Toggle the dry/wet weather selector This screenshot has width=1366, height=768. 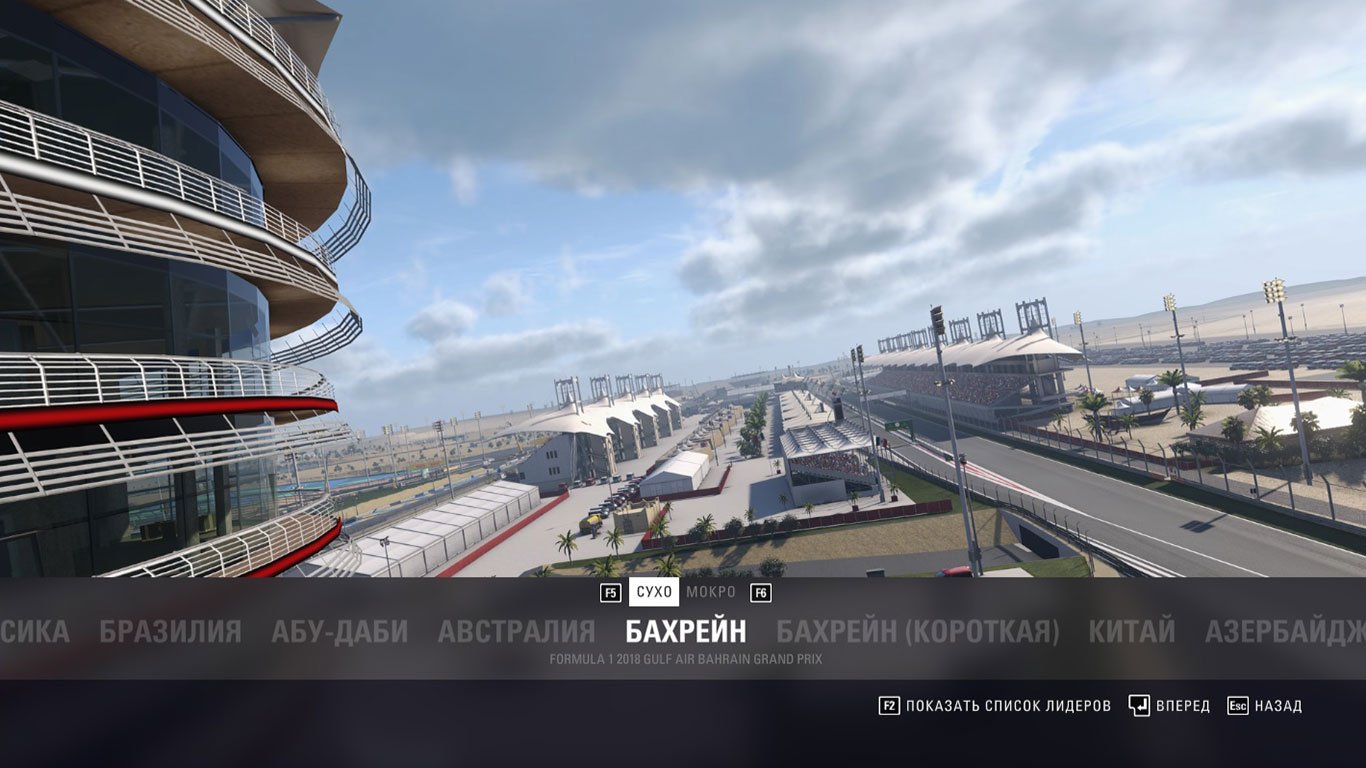(683, 592)
